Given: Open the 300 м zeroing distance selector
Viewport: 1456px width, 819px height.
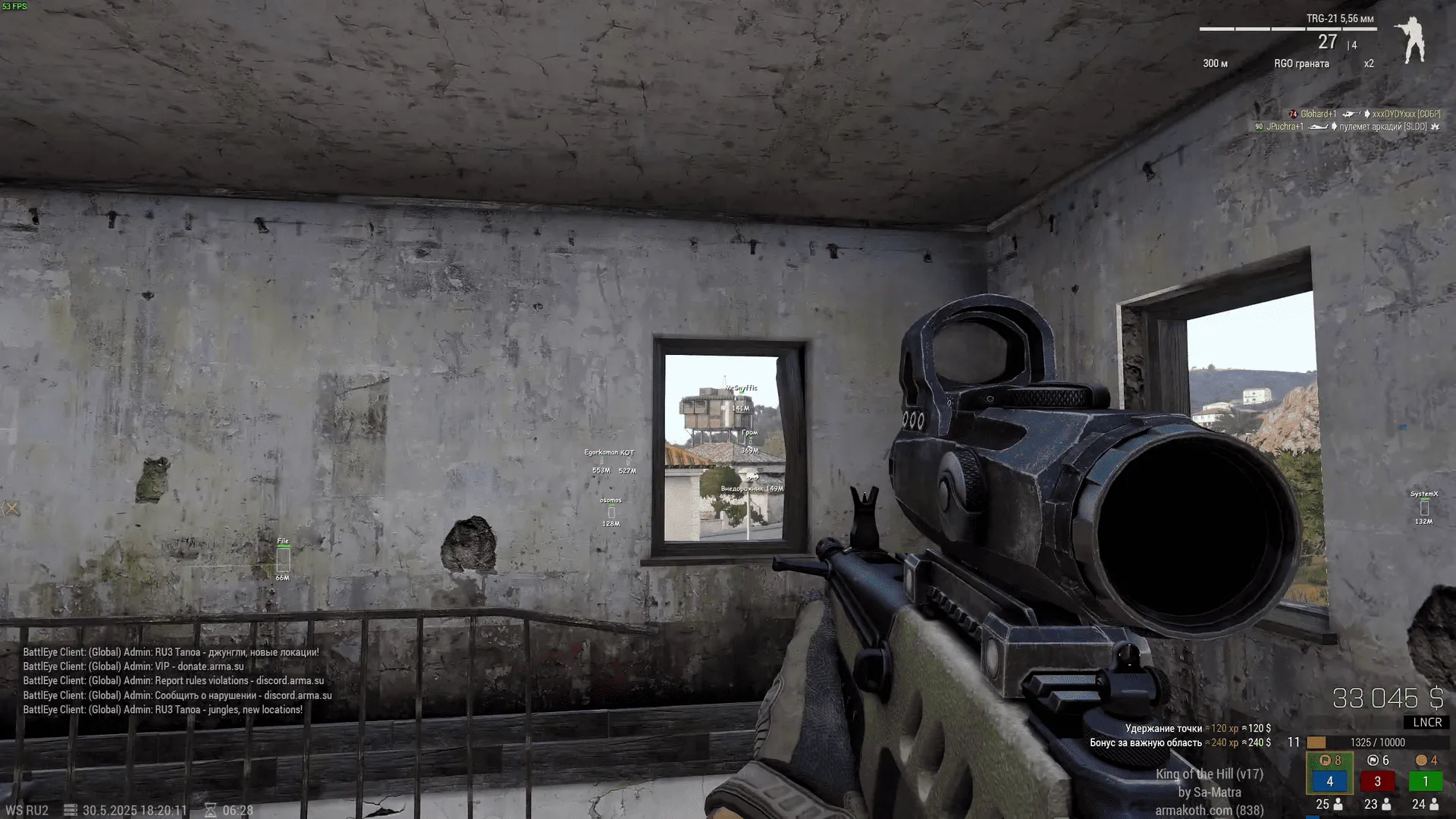Looking at the screenshot, I should coord(1216,64).
